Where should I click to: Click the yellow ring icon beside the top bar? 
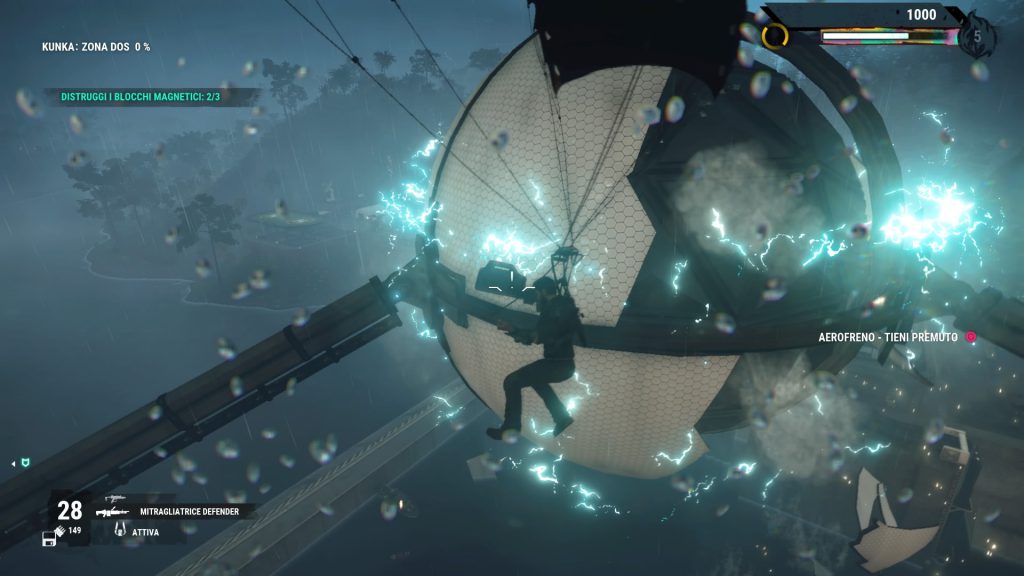[775, 37]
